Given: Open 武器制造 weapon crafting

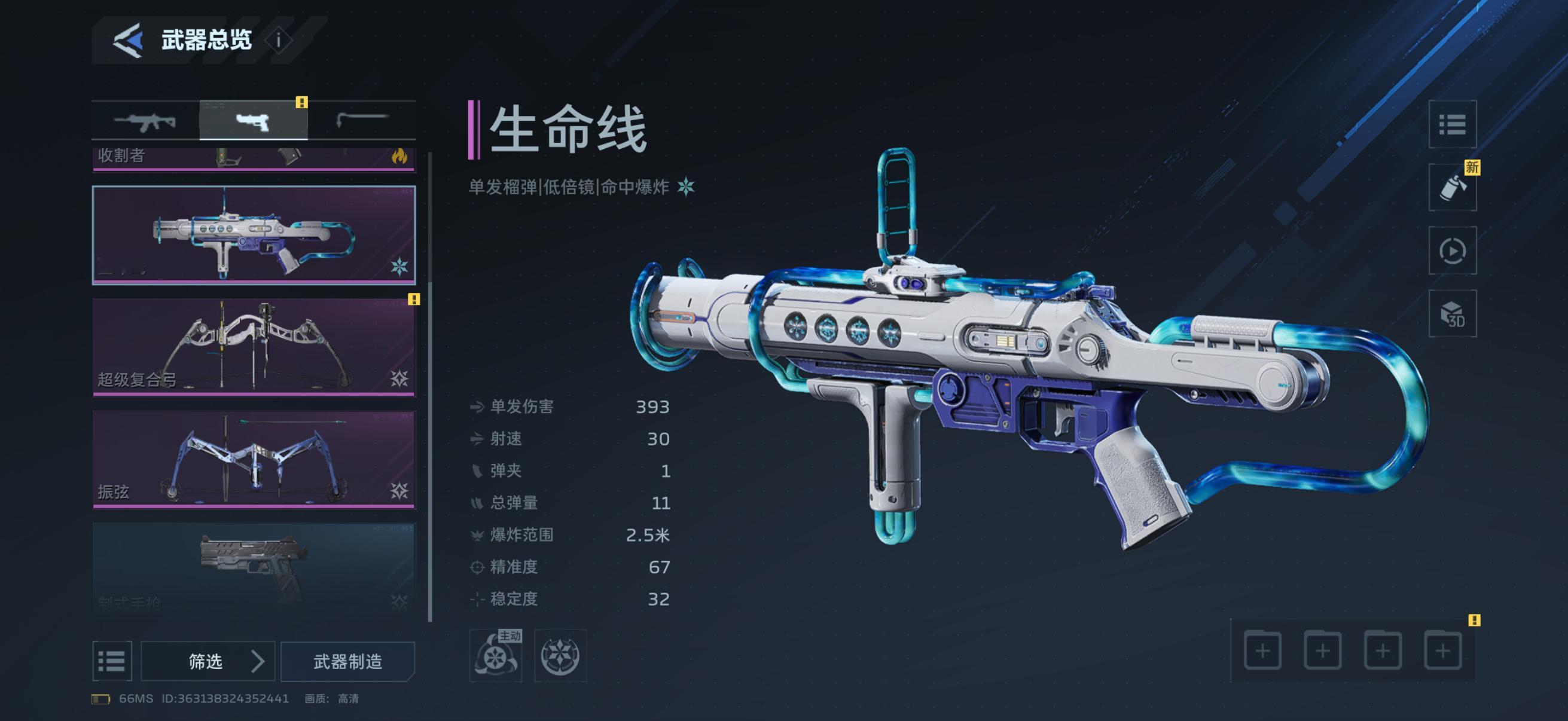Looking at the screenshot, I should coord(347,661).
